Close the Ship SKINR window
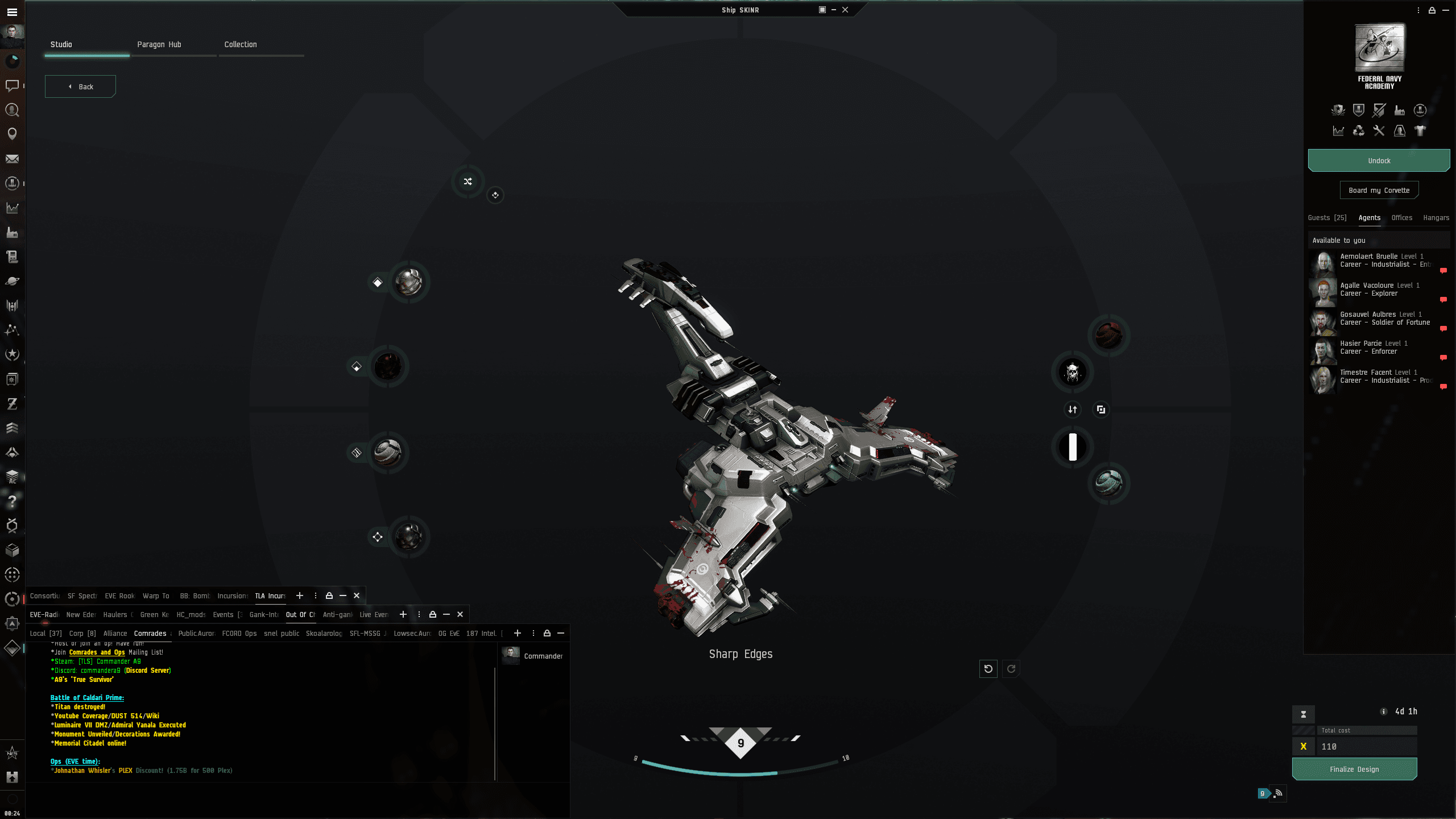1456x819 pixels. [845, 10]
